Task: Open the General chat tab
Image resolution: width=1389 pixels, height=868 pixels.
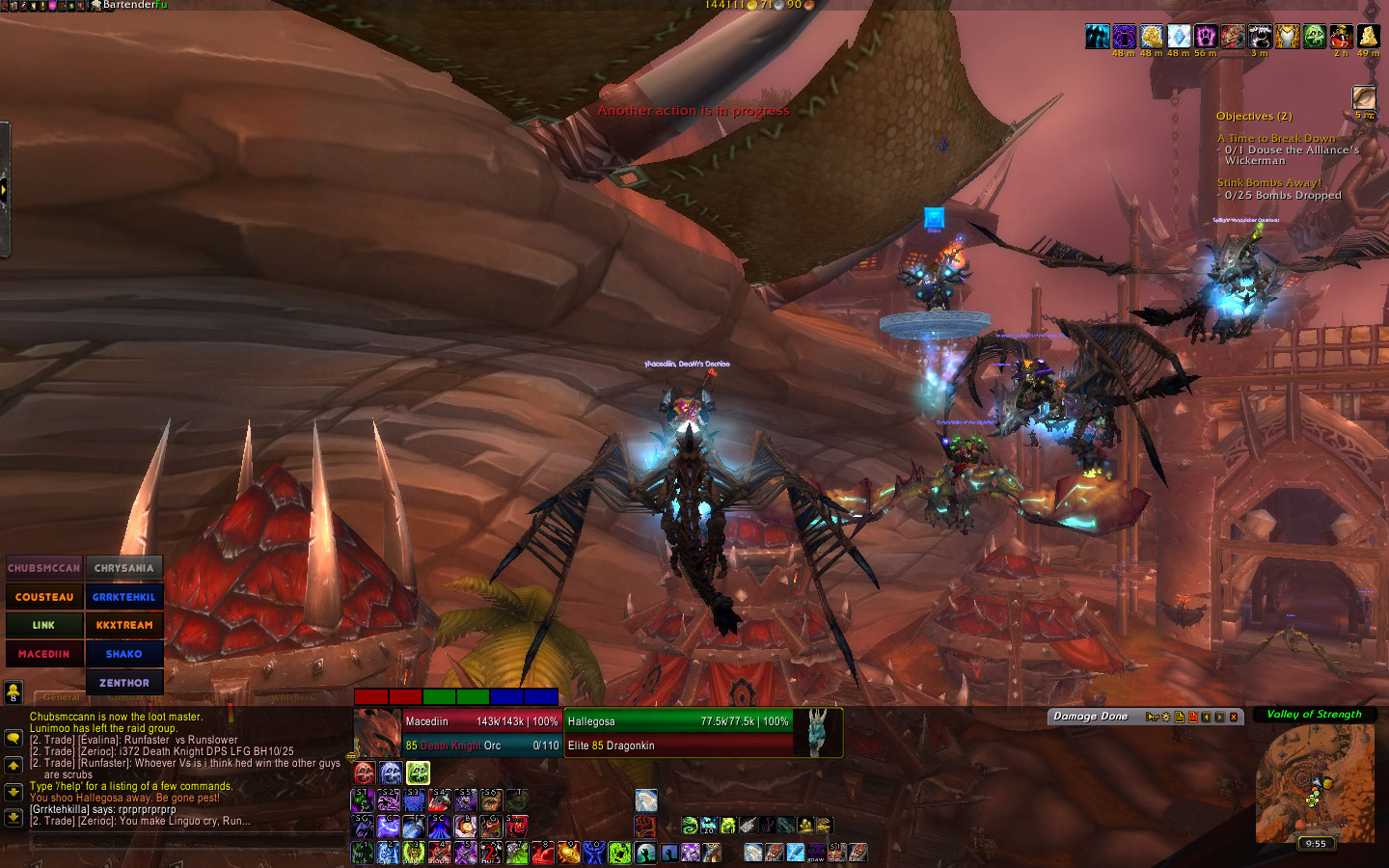Action: (x=61, y=697)
